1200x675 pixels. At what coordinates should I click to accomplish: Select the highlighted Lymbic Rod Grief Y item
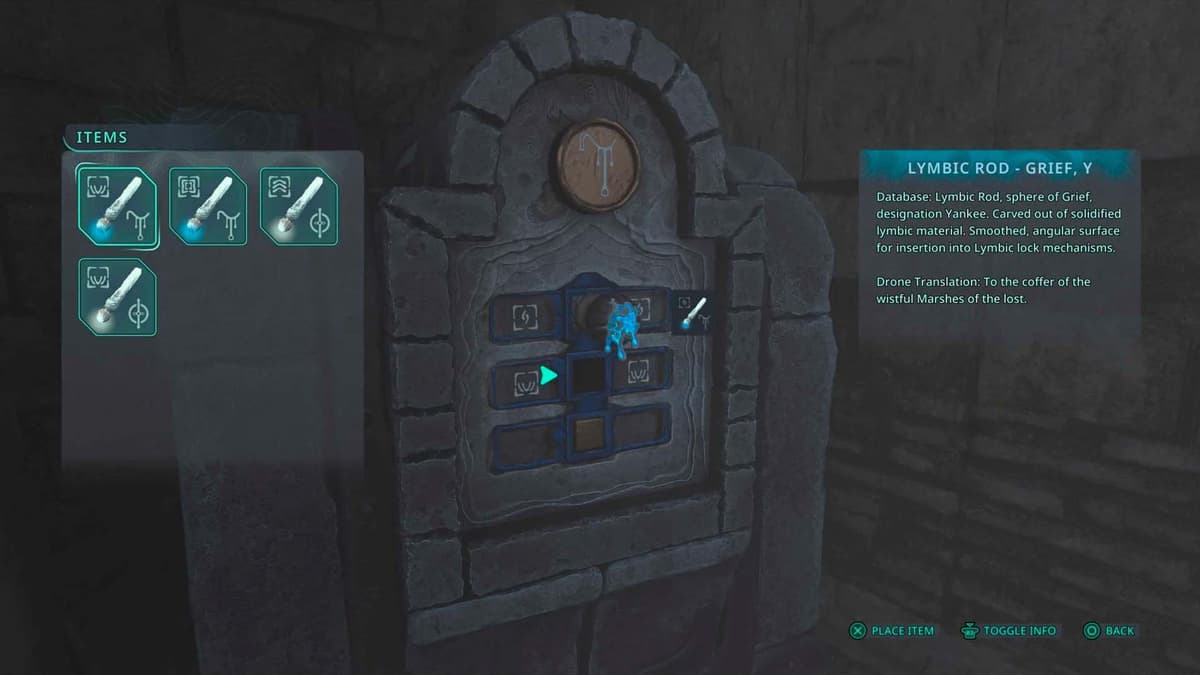[117, 206]
